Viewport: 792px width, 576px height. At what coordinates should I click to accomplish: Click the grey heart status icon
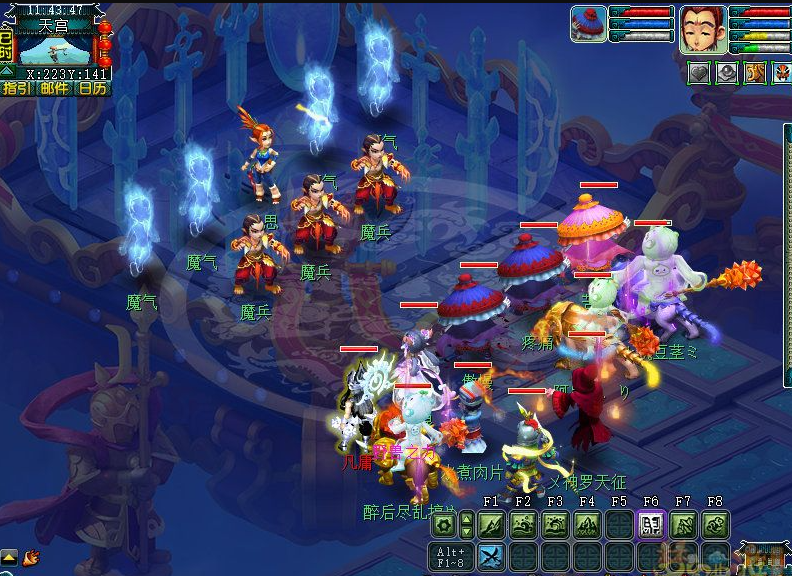coord(698,73)
